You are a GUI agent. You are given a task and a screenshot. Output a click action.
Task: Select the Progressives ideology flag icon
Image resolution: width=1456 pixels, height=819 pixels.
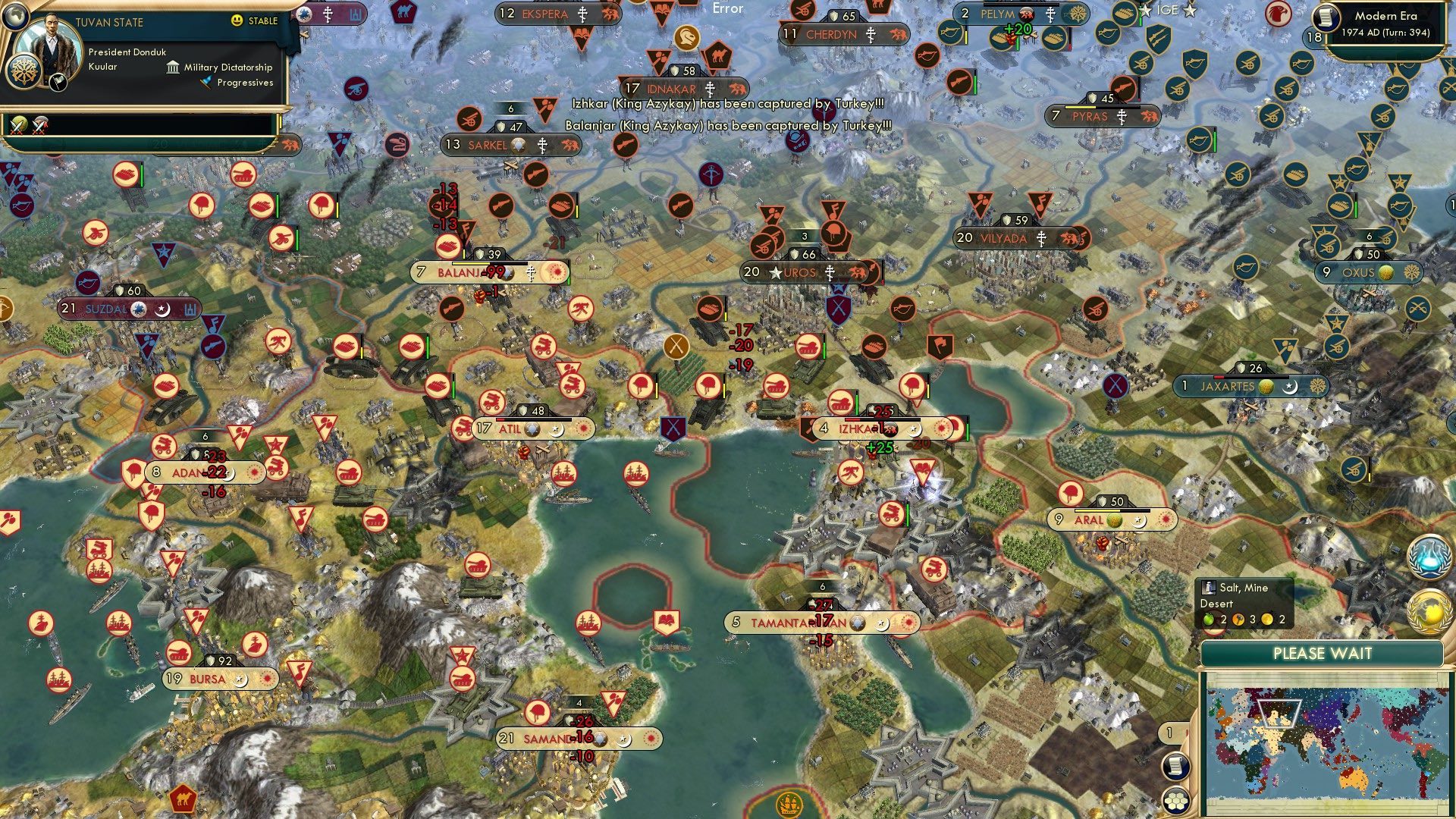[x=206, y=82]
